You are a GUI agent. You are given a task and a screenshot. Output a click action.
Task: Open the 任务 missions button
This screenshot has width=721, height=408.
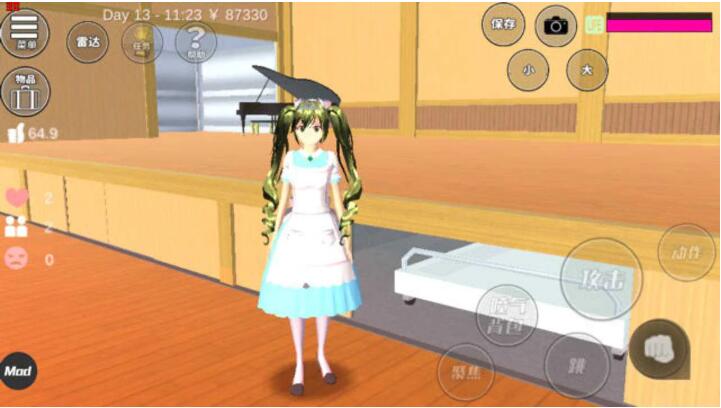coord(142,42)
